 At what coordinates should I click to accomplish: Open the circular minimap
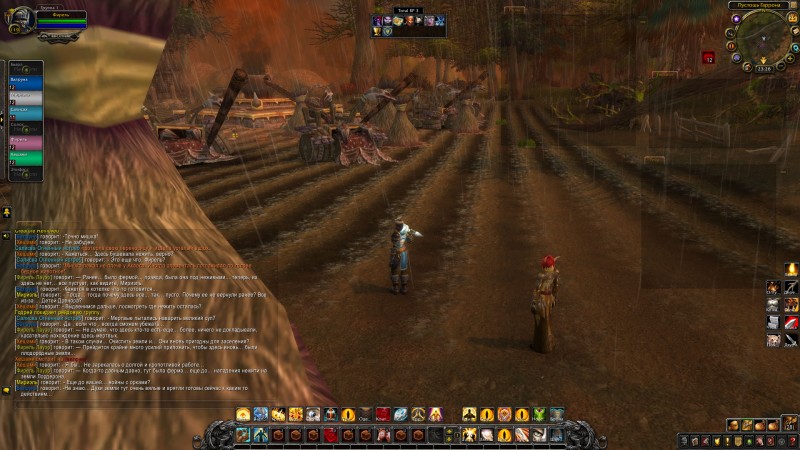(763, 39)
